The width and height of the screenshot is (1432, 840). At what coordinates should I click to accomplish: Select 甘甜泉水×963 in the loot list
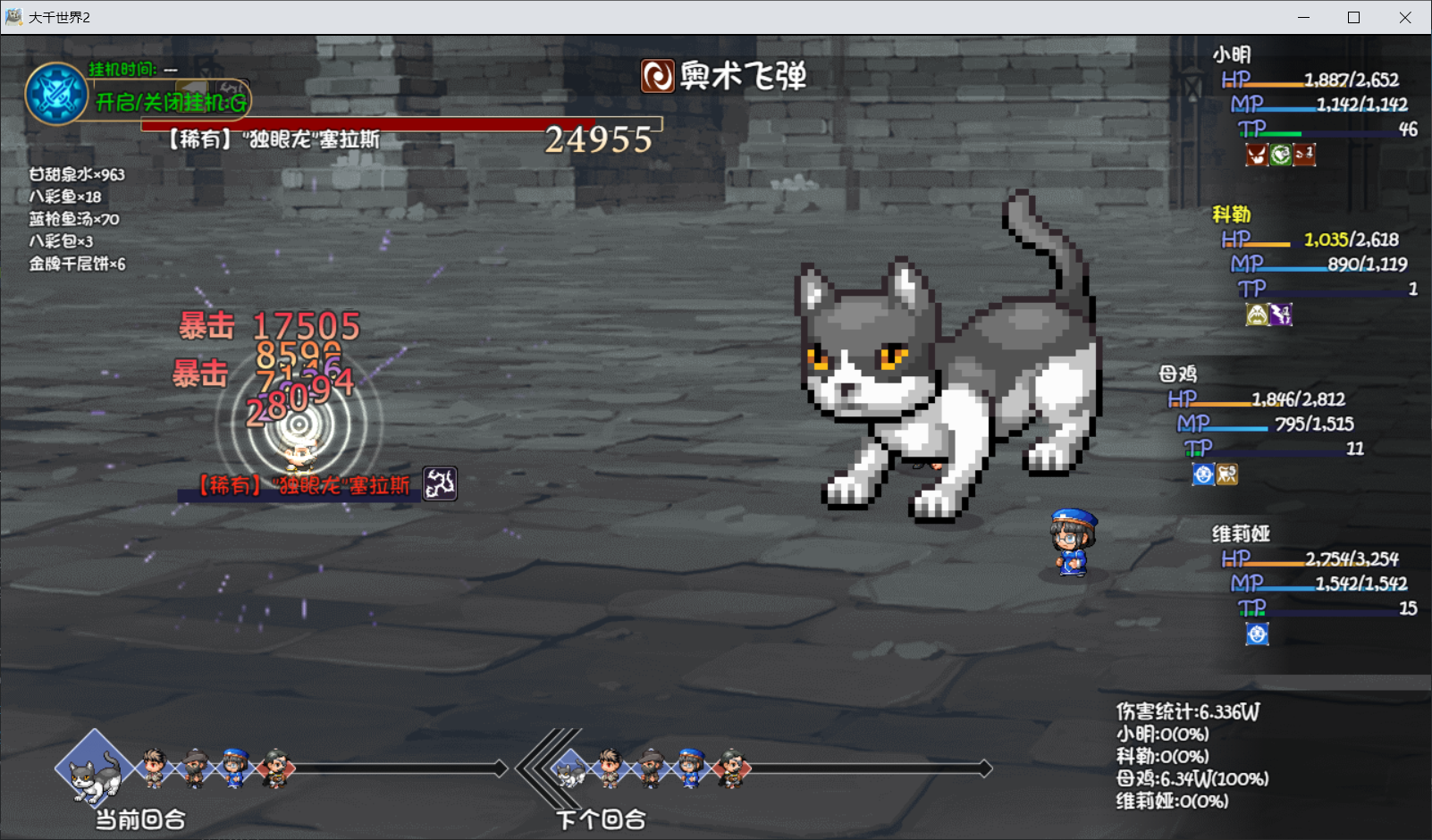pyautogui.click(x=76, y=172)
